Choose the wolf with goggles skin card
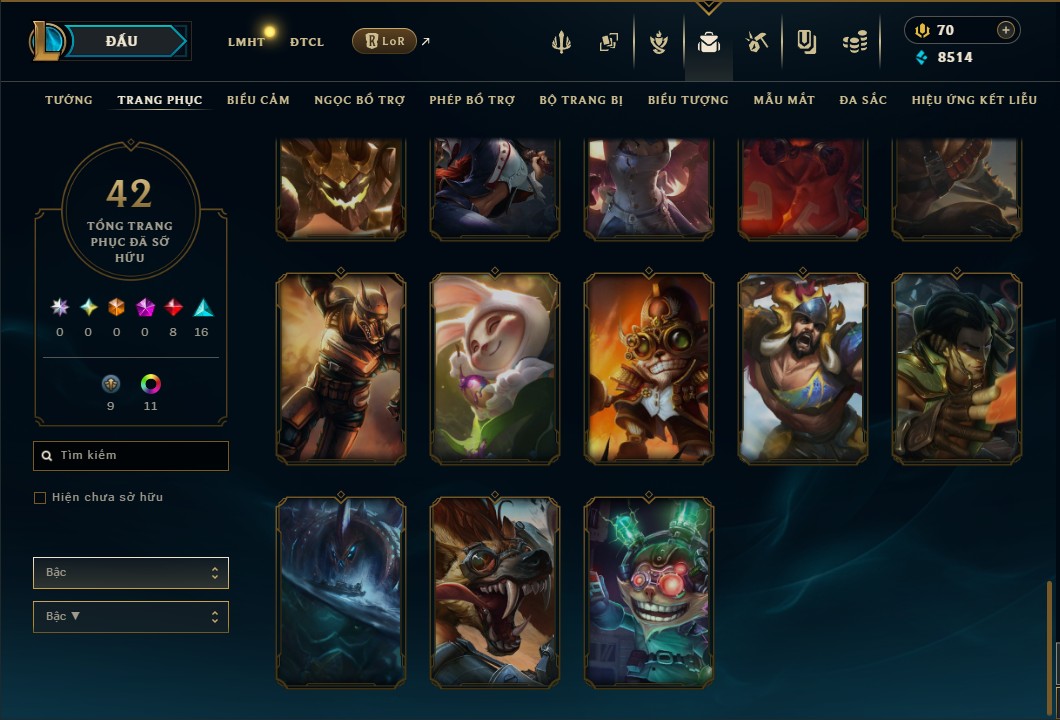This screenshot has height=720, width=1060. click(x=494, y=592)
